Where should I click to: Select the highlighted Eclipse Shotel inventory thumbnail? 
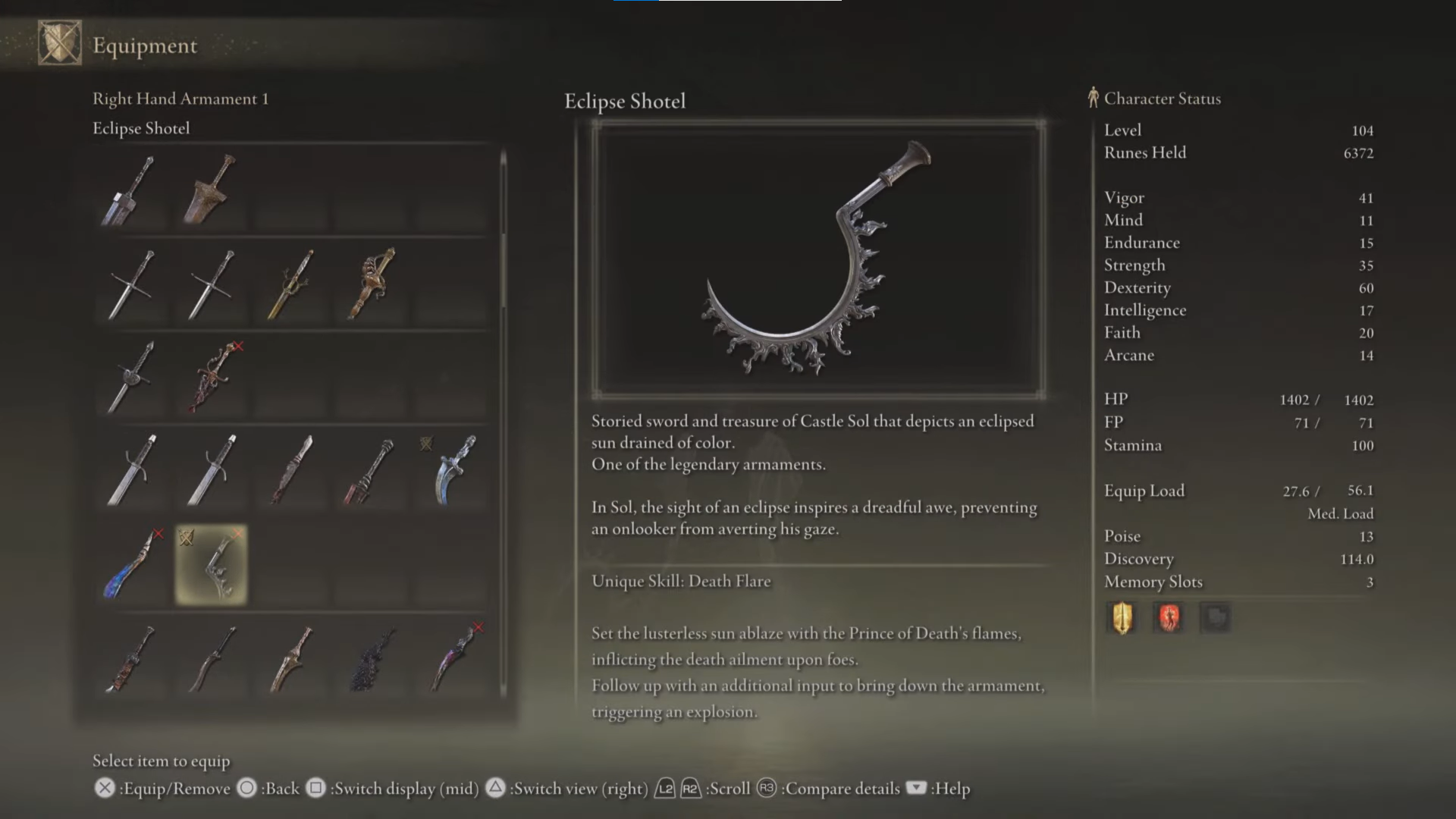pyautogui.click(x=210, y=565)
